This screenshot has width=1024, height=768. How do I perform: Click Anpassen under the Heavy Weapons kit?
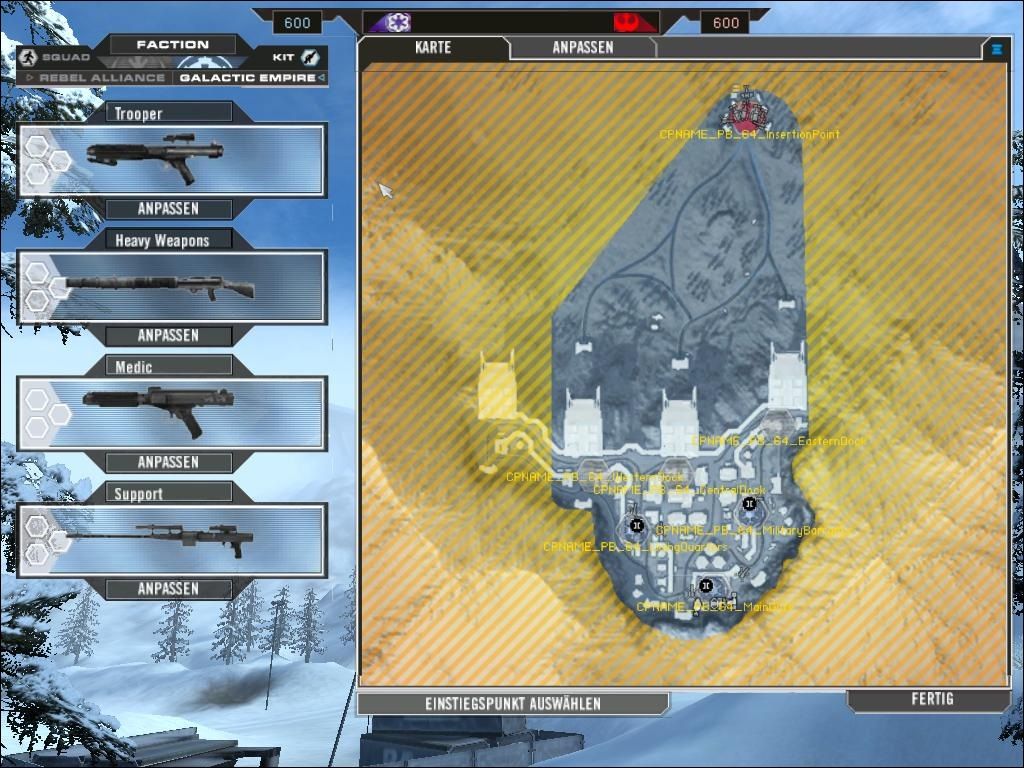168,336
